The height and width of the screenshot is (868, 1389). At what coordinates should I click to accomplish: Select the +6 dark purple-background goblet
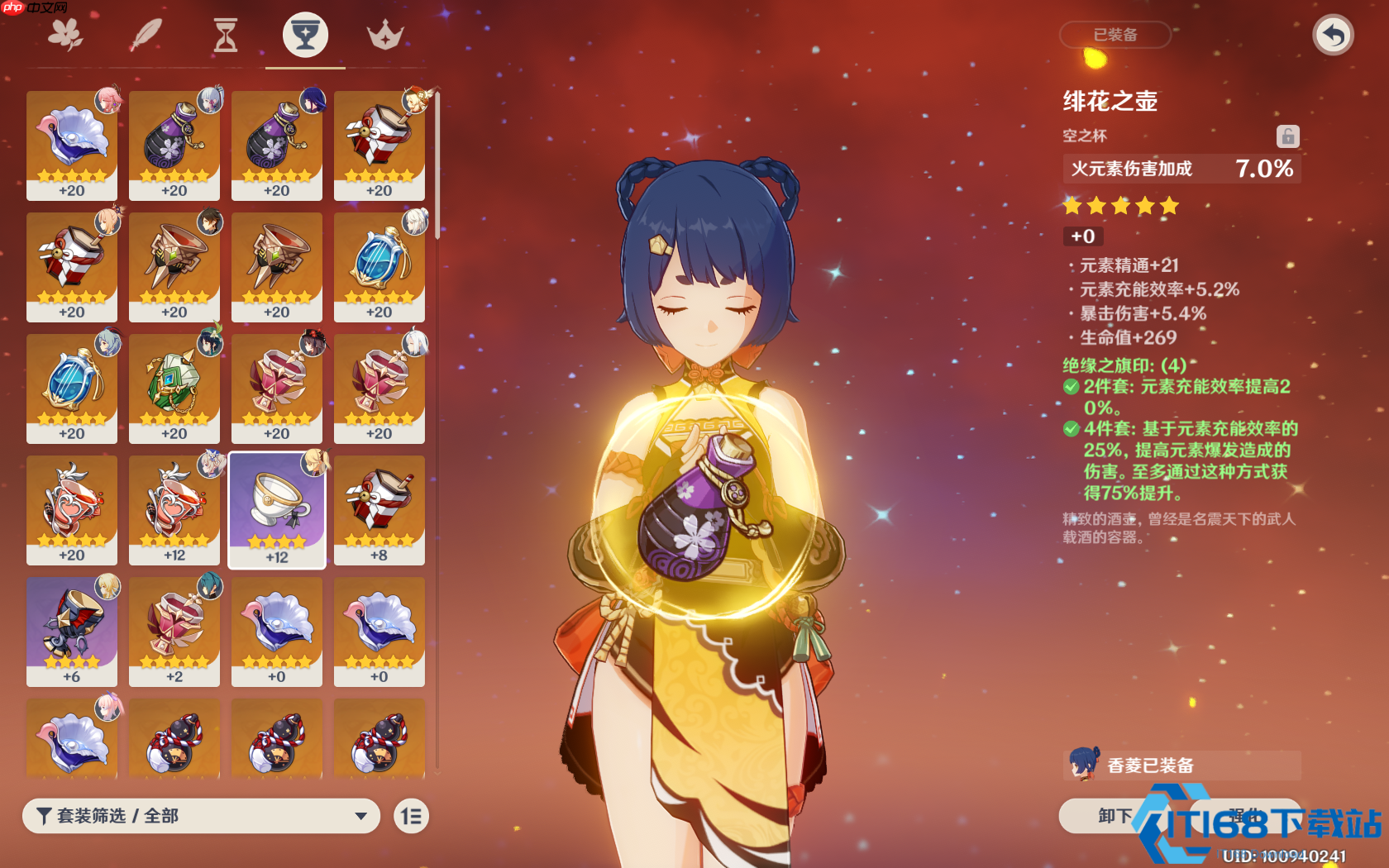click(x=72, y=631)
